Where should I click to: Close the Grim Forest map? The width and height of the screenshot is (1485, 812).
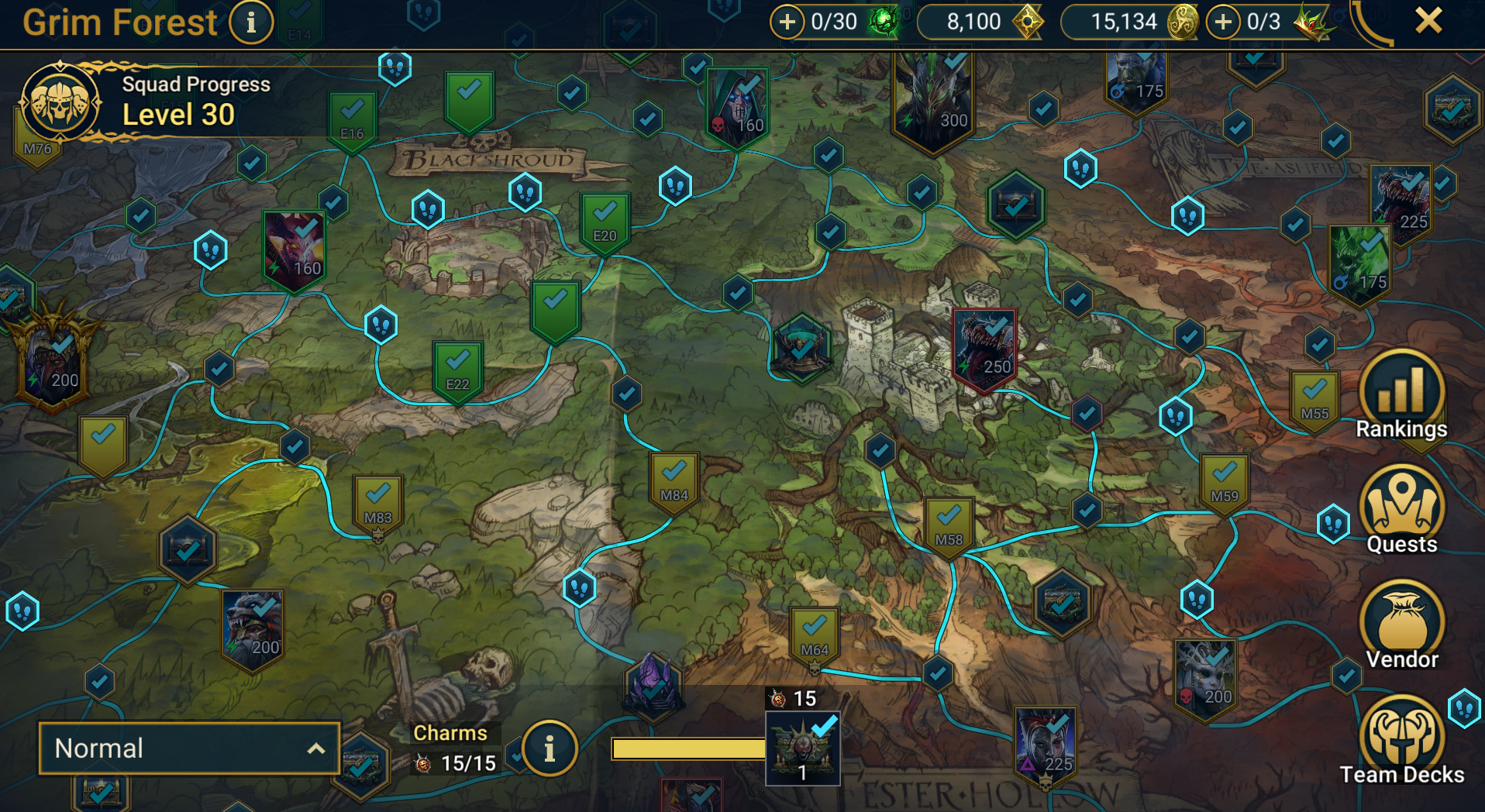(1428, 21)
